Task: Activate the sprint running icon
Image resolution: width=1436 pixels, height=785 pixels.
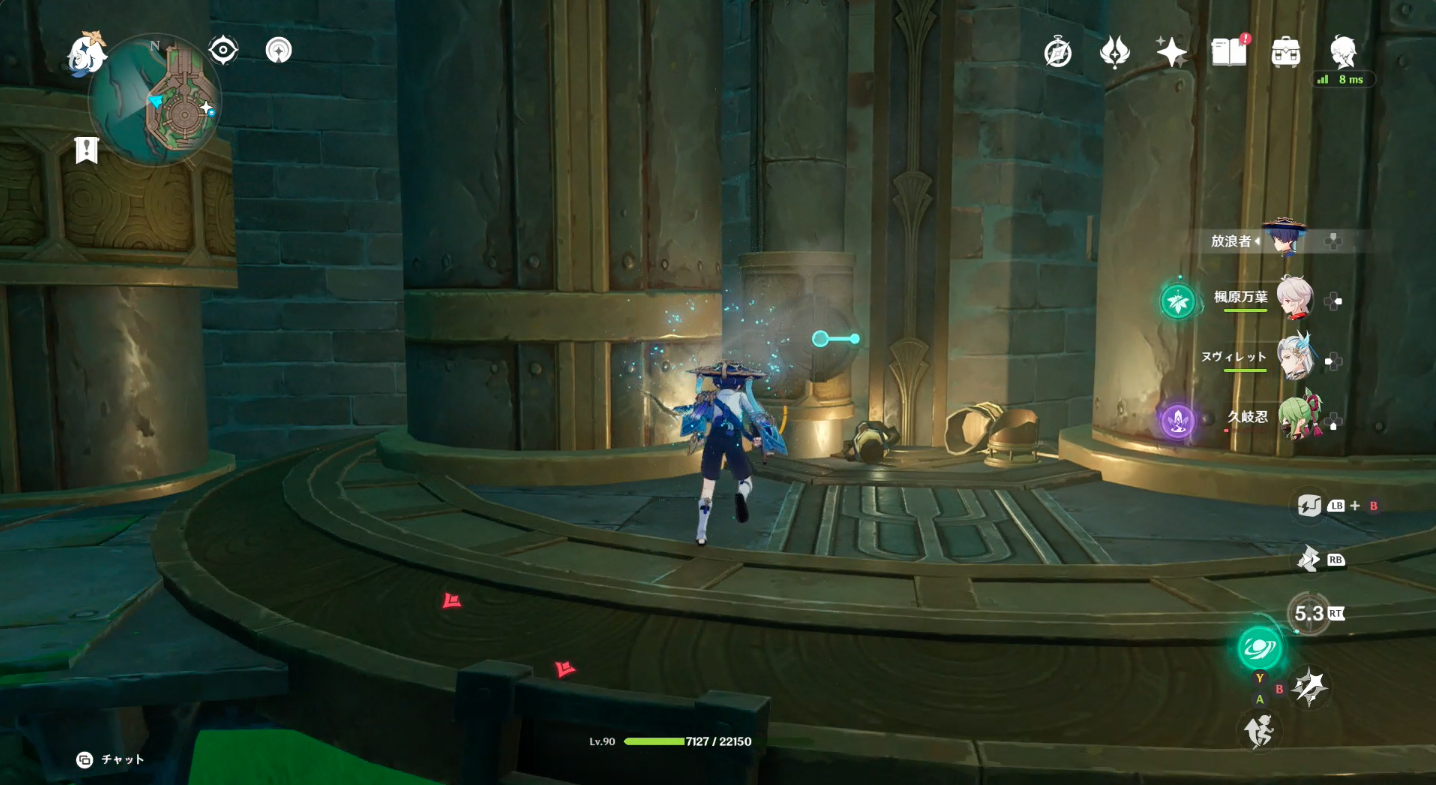Action: pos(1259,732)
